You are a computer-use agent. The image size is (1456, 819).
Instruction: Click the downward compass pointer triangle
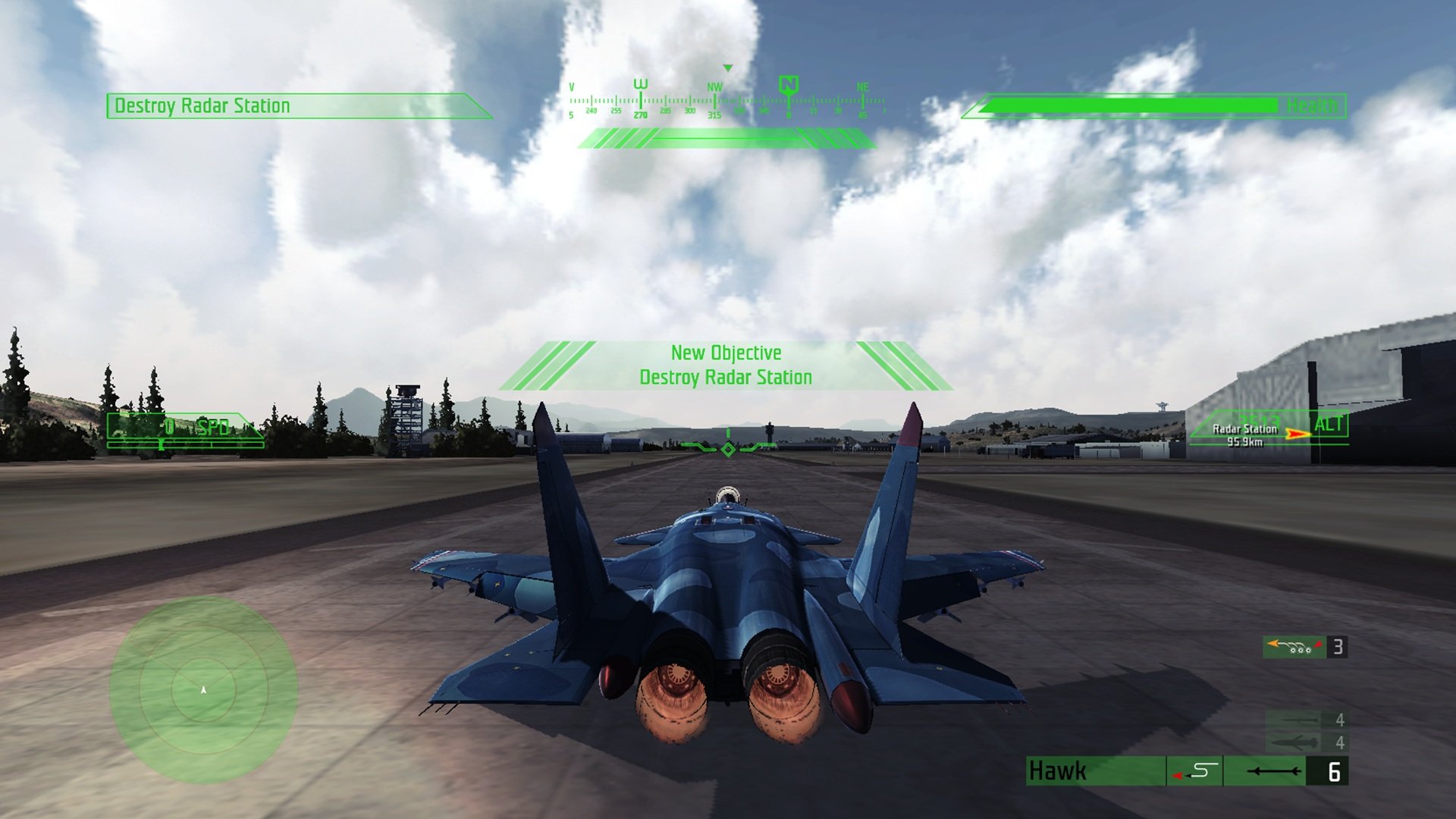(x=730, y=67)
